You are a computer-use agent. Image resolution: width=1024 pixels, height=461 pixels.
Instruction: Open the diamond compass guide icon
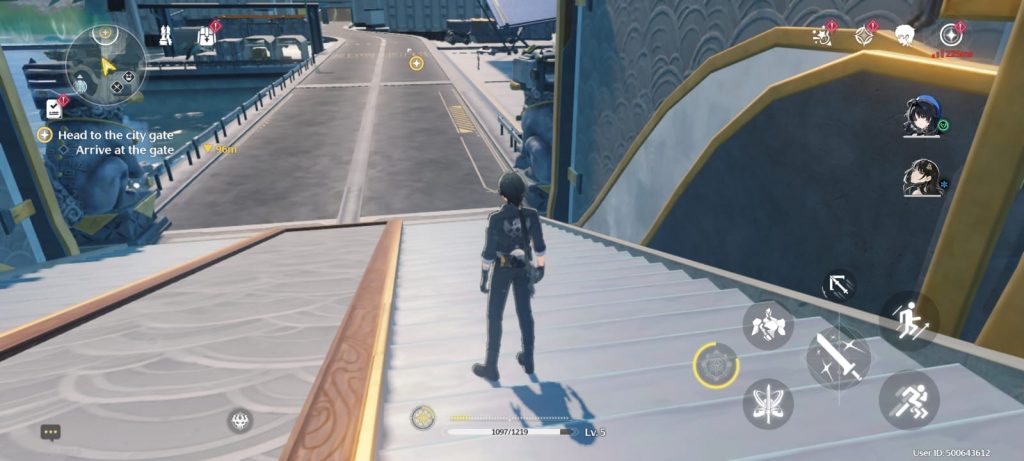point(864,36)
